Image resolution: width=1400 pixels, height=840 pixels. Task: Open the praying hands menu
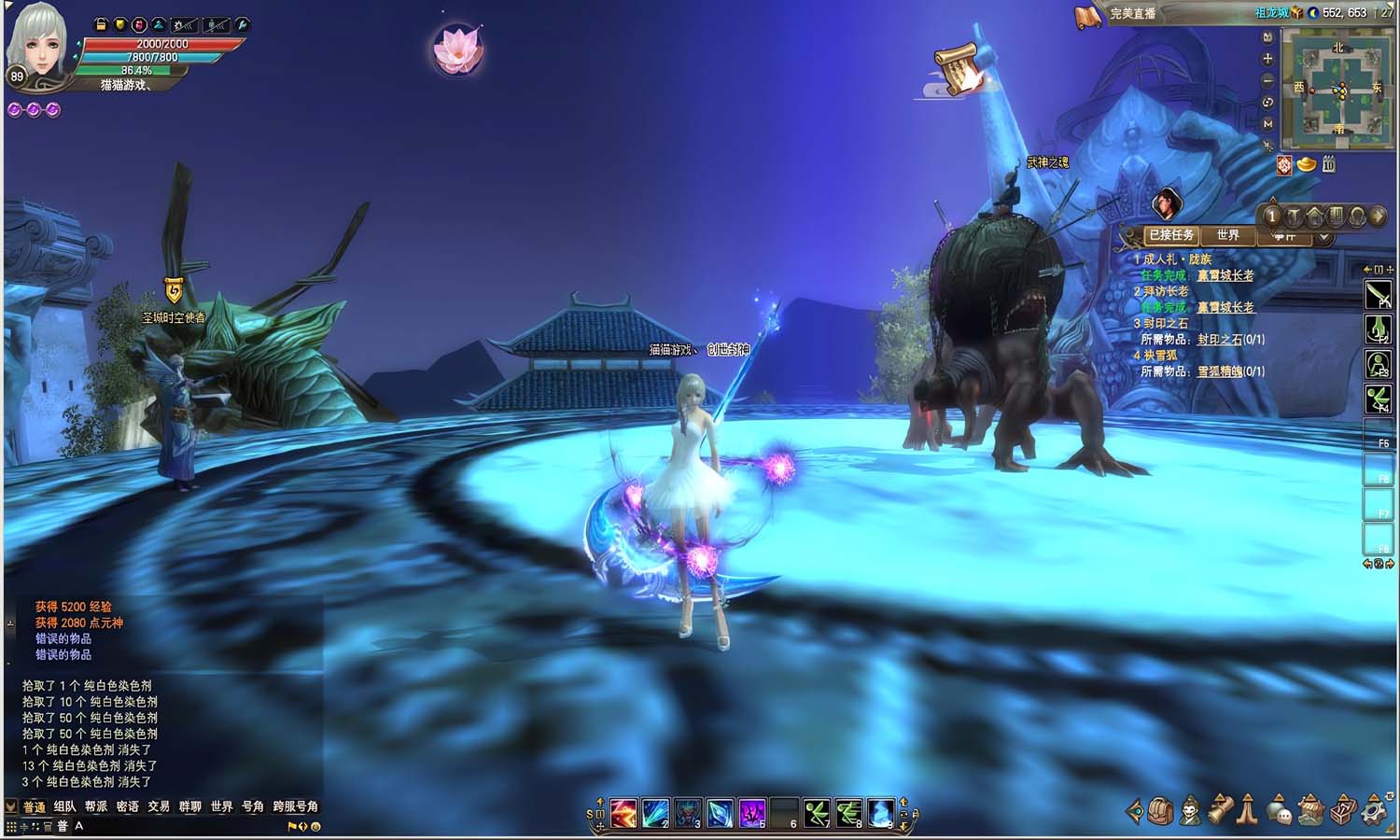coord(1248,811)
